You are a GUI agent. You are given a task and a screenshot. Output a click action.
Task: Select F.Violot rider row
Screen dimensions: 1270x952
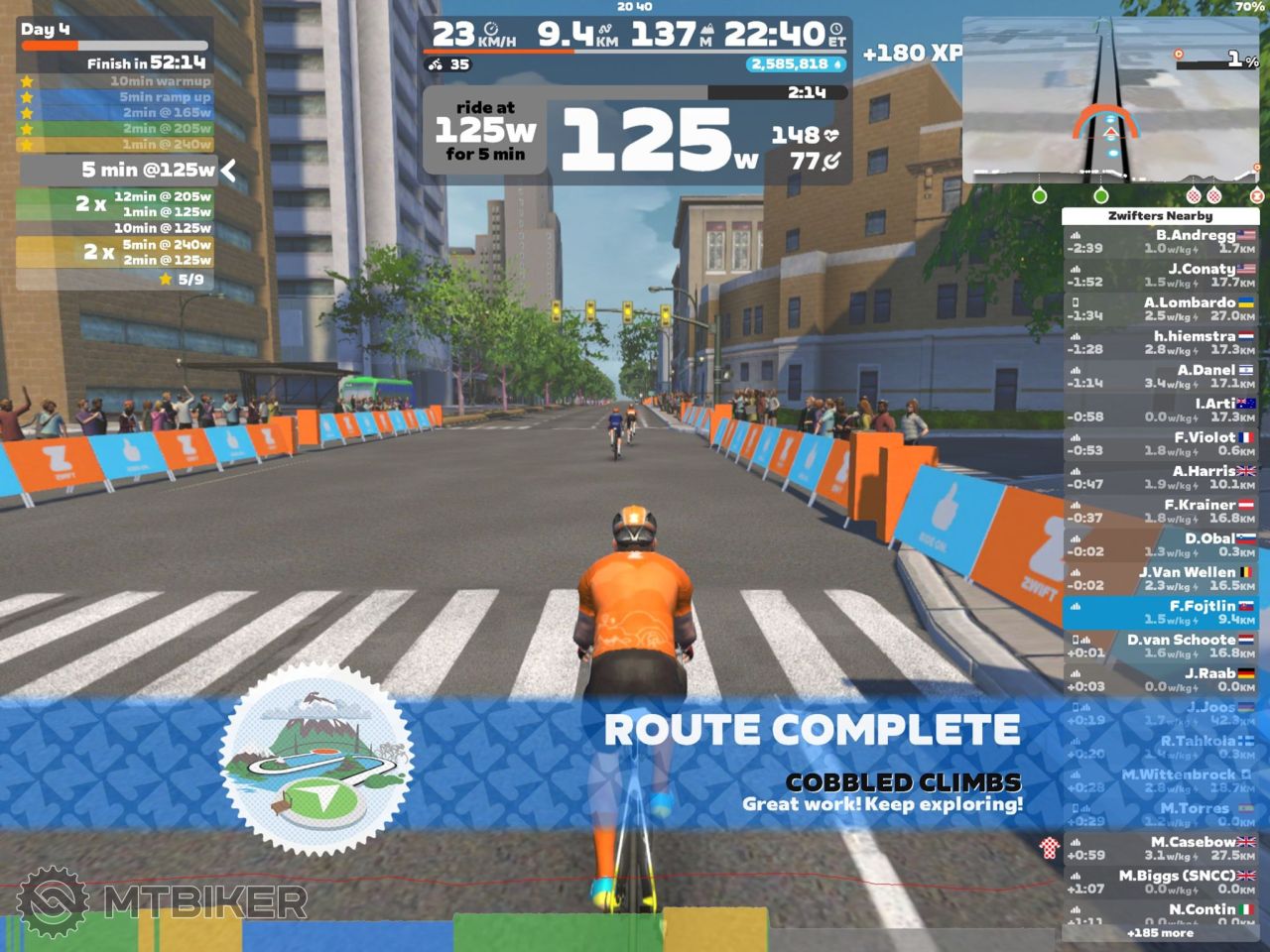click(x=1161, y=444)
